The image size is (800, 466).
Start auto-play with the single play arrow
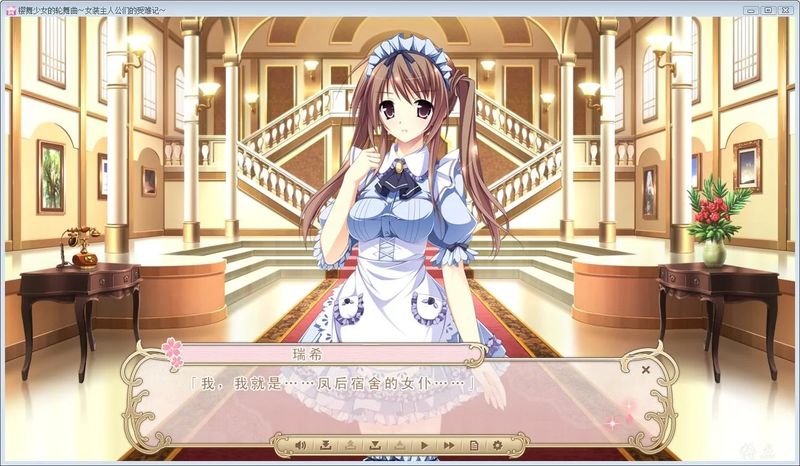pyautogui.click(x=424, y=444)
